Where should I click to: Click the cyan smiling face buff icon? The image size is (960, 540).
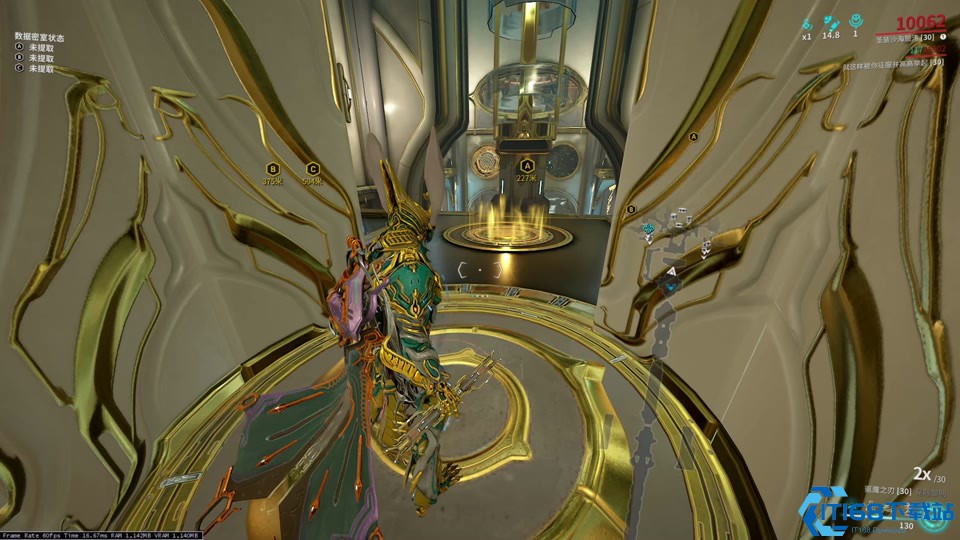coord(855,20)
